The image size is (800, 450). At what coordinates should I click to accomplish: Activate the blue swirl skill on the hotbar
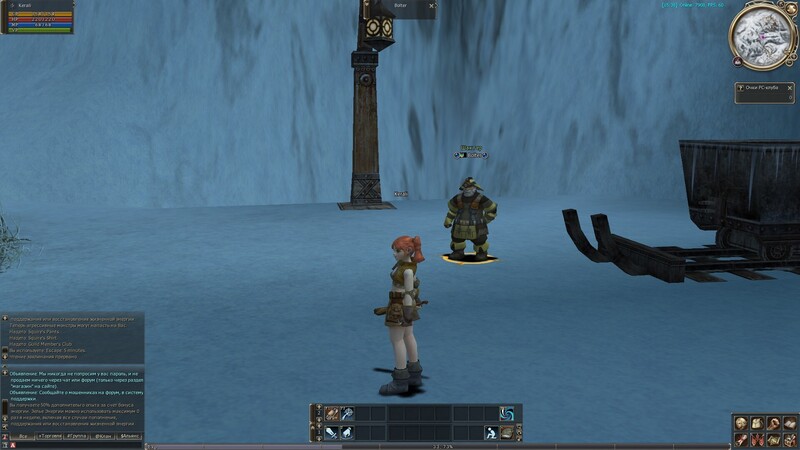507,413
